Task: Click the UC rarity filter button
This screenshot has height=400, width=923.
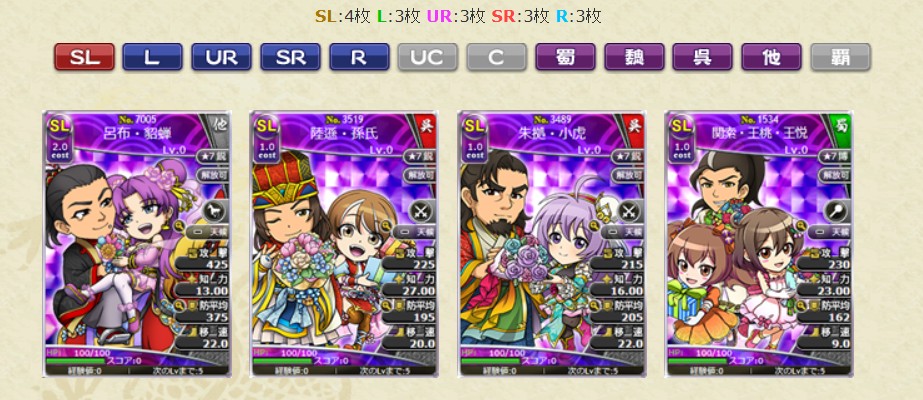Action: tap(427, 56)
